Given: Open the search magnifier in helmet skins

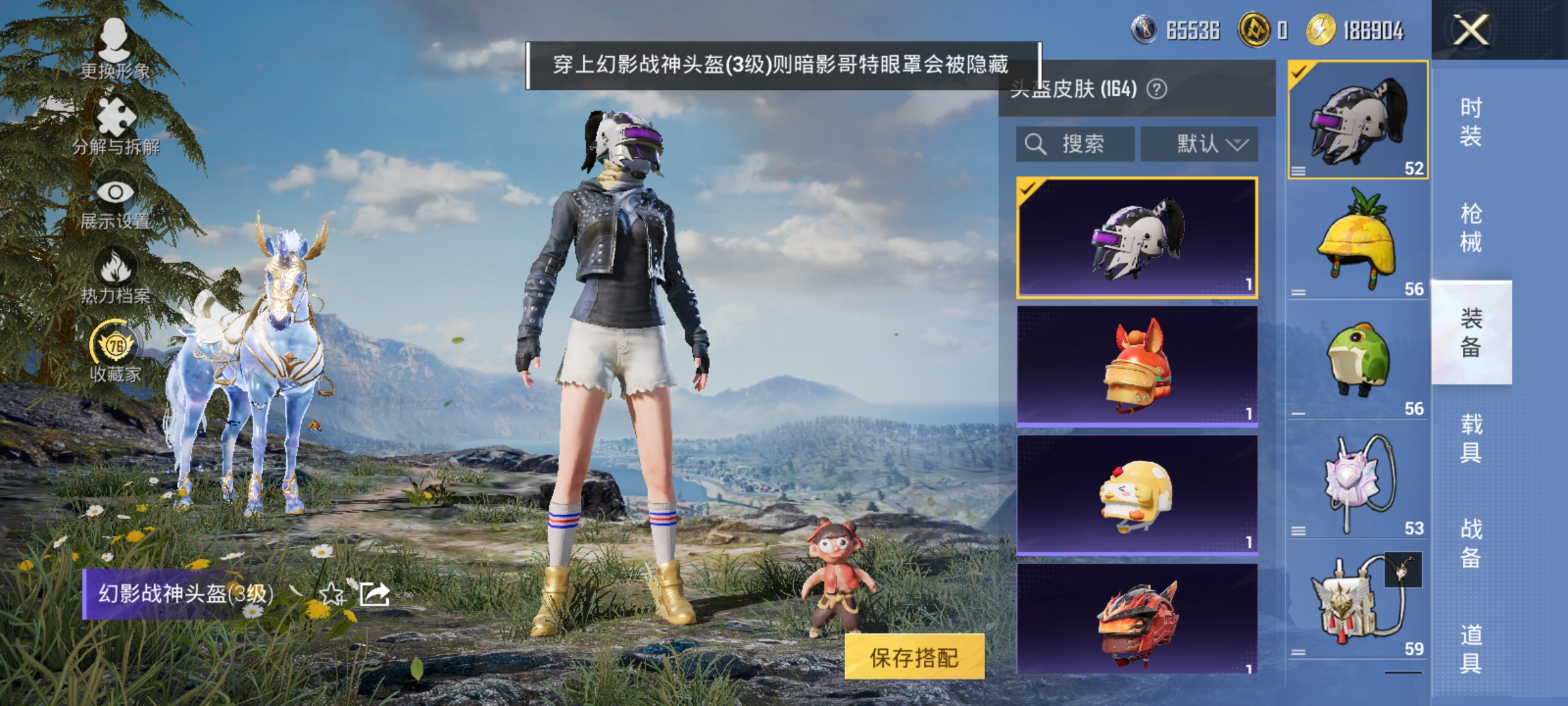Looking at the screenshot, I should 1036,144.
